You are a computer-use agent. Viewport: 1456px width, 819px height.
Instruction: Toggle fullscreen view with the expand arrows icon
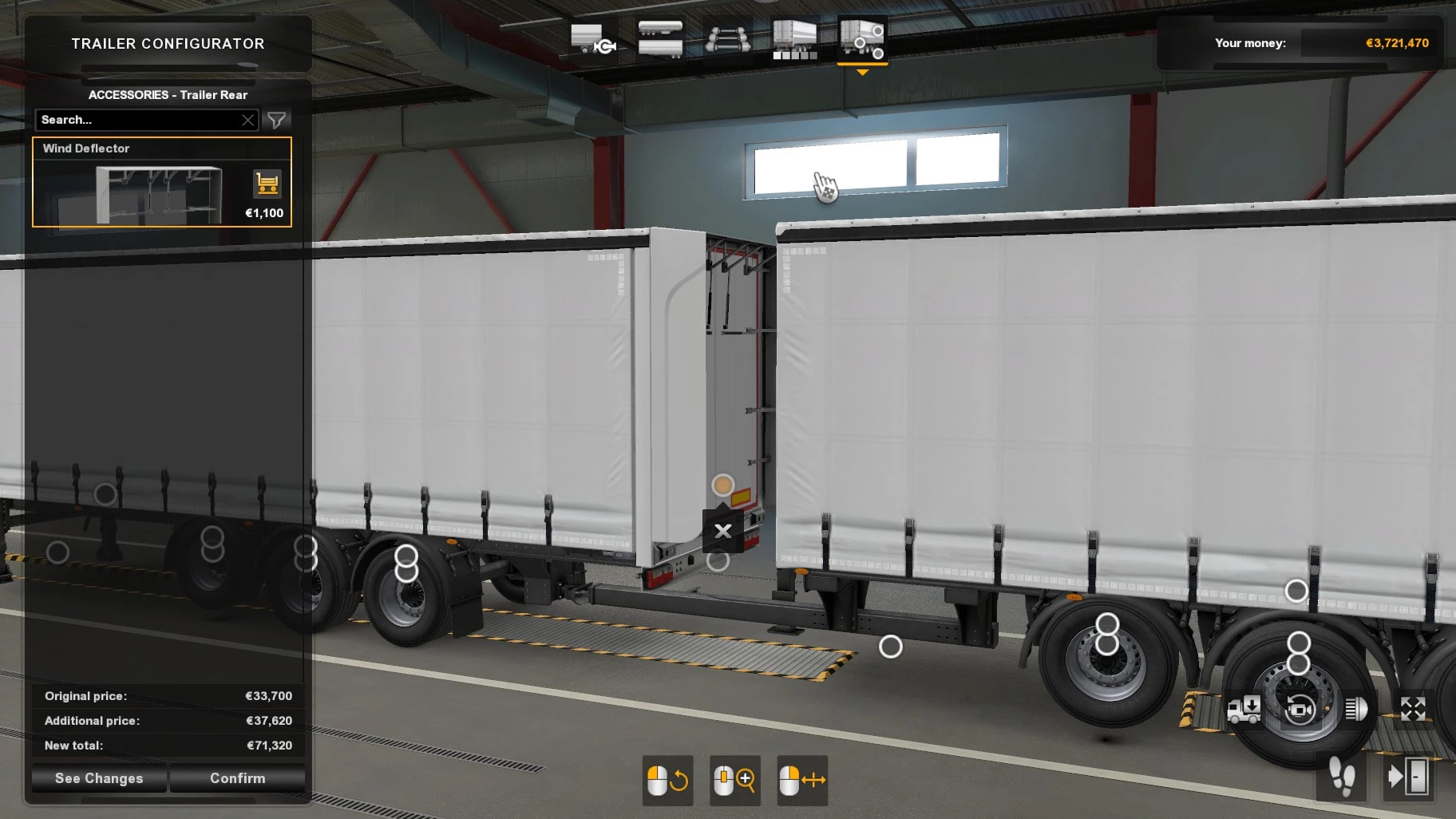pyautogui.click(x=1414, y=707)
